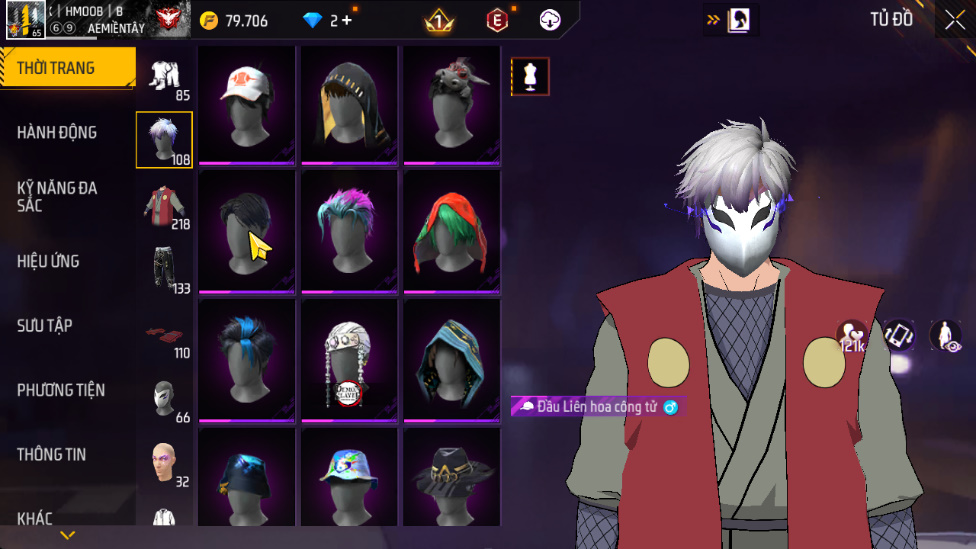Go to the PHƯƠNG TIỆN tab
The image size is (976, 549).
coord(61,390)
